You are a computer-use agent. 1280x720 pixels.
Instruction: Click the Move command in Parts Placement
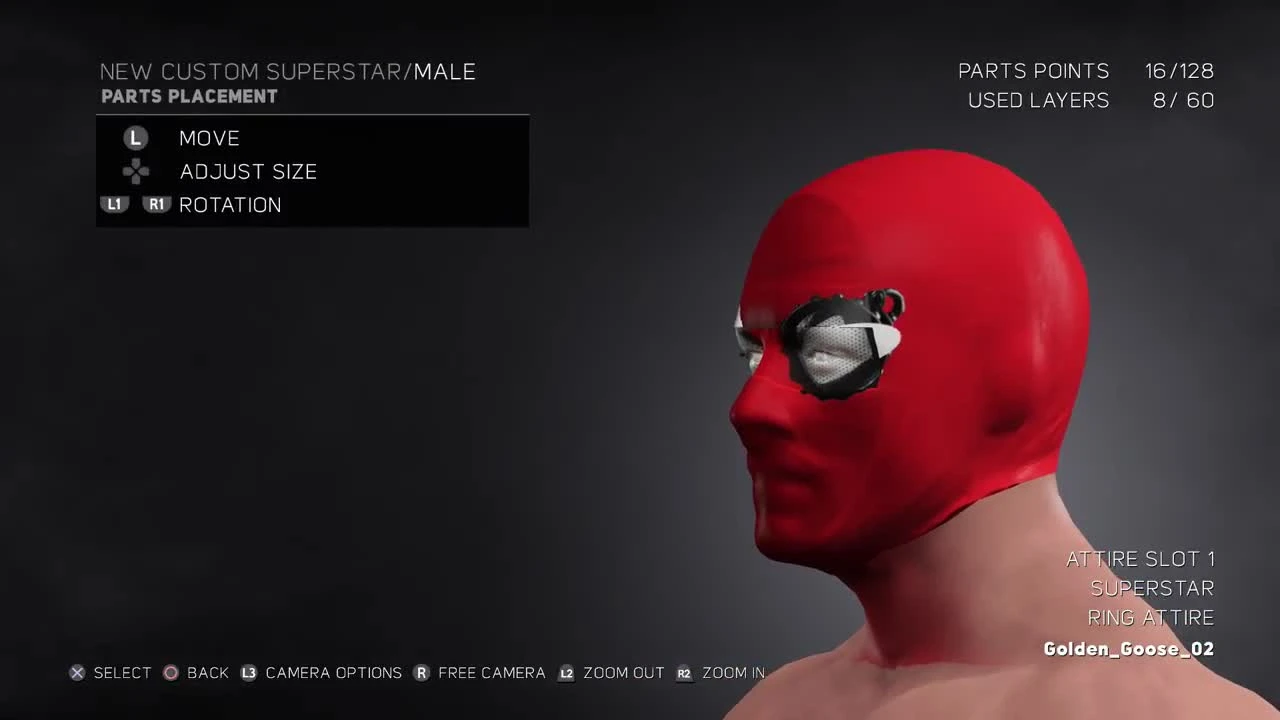pyautogui.click(x=209, y=138)
